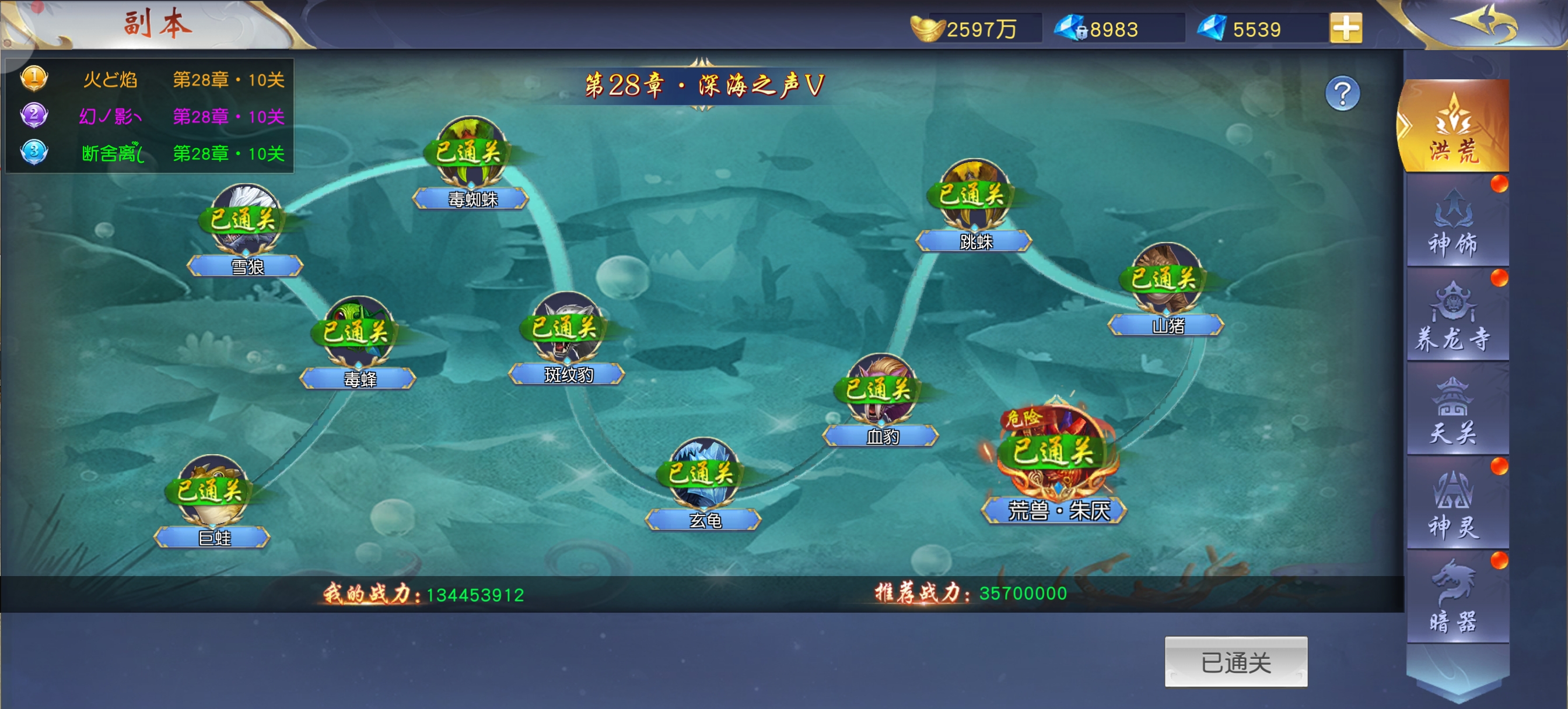Open the 暗器 tab

point(1453,598)
